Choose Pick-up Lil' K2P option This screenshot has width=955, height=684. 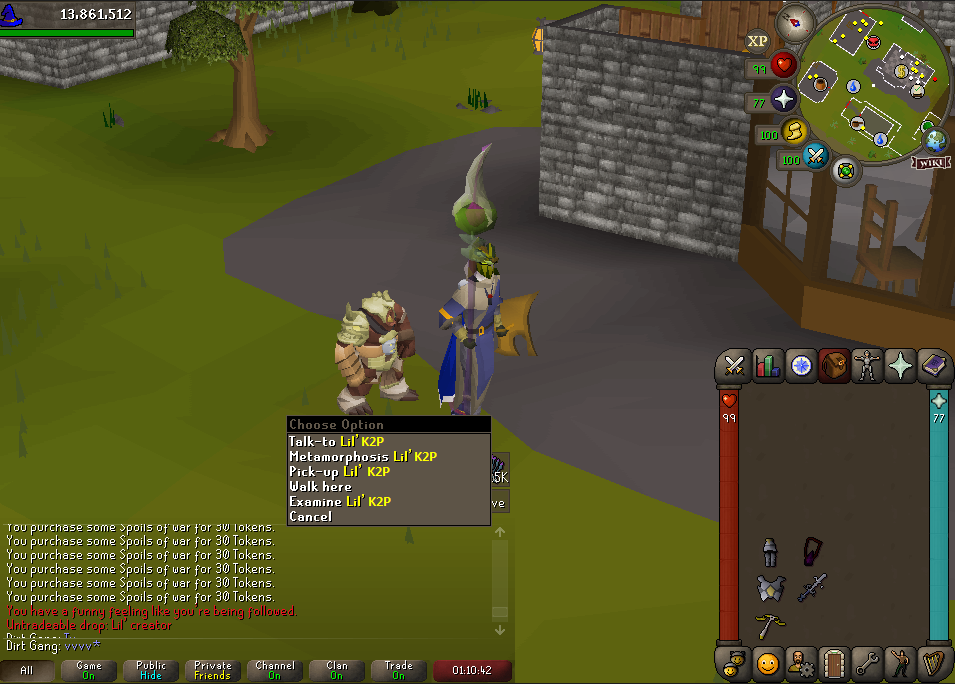[340, 471]
